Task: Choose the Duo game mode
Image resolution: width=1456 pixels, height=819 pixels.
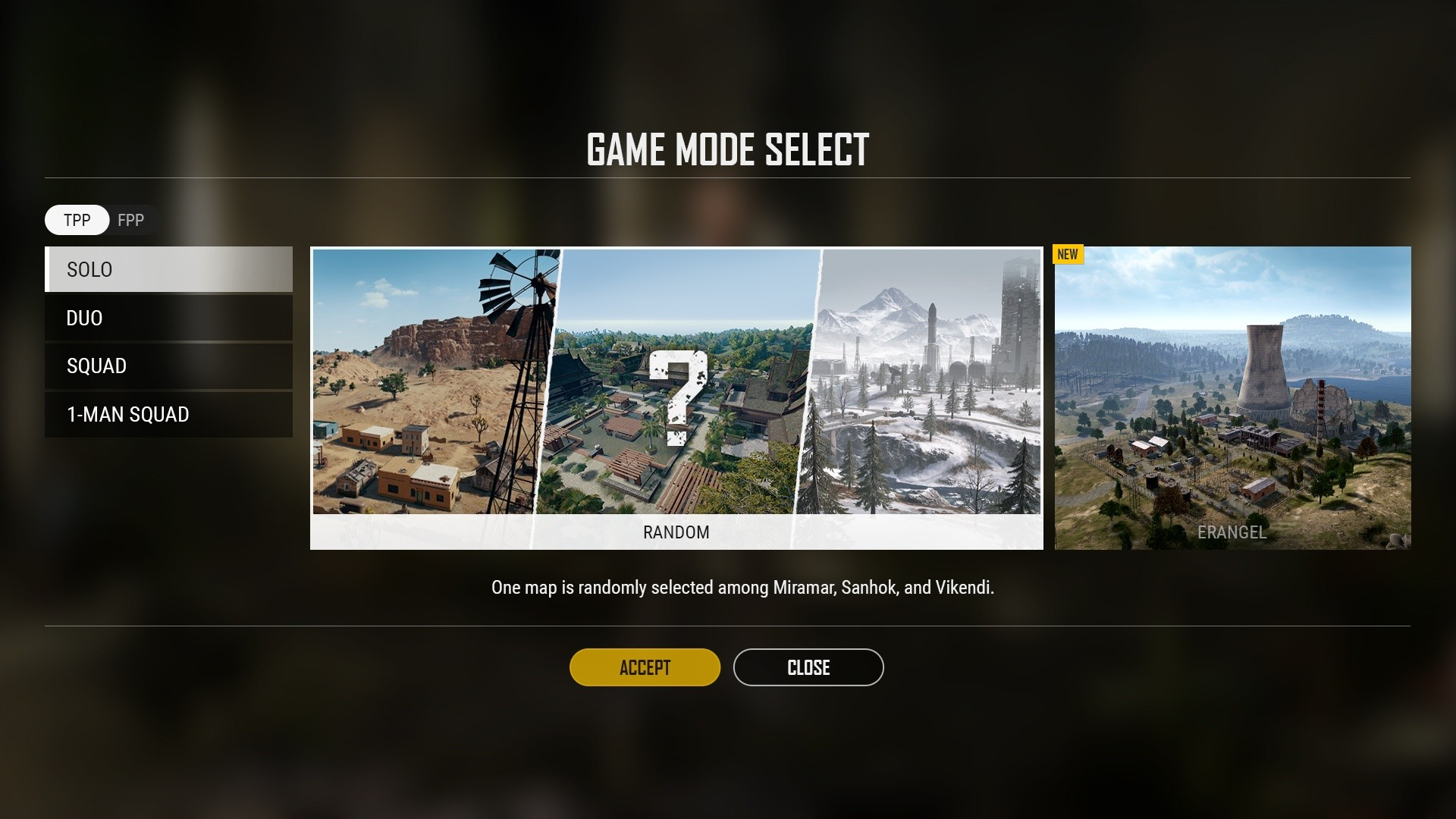Action: click(168, 318)
